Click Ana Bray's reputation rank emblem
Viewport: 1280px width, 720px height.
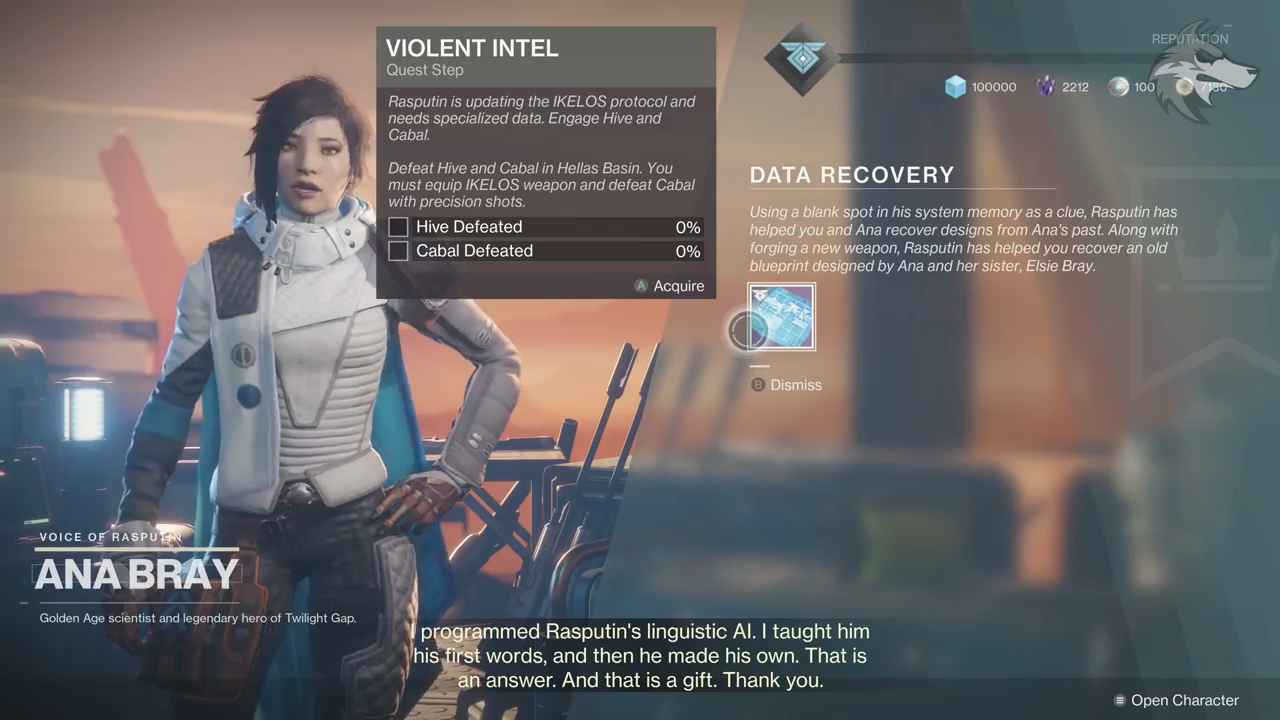(x=801, y=60)
